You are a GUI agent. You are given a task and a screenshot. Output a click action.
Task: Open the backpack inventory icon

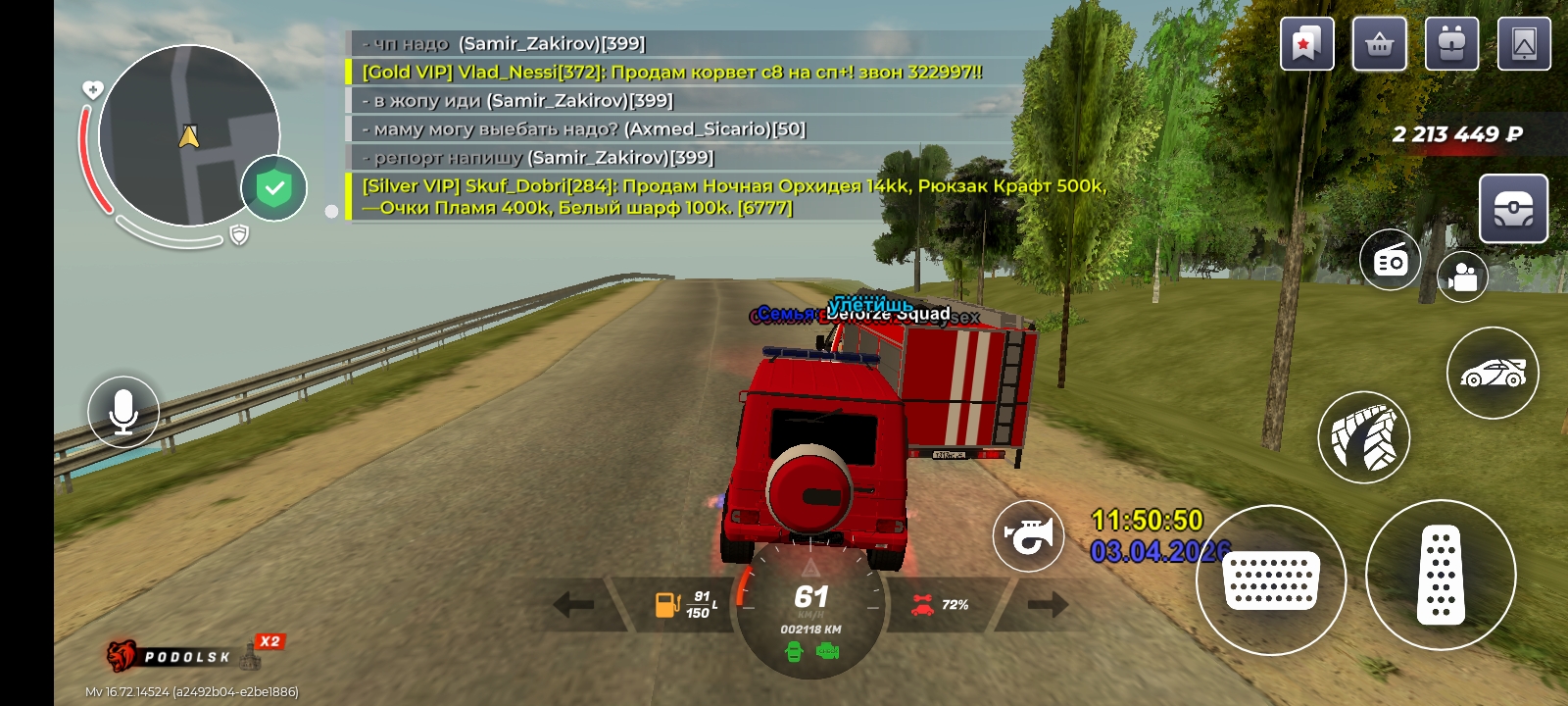click(x=1451, y=44)
